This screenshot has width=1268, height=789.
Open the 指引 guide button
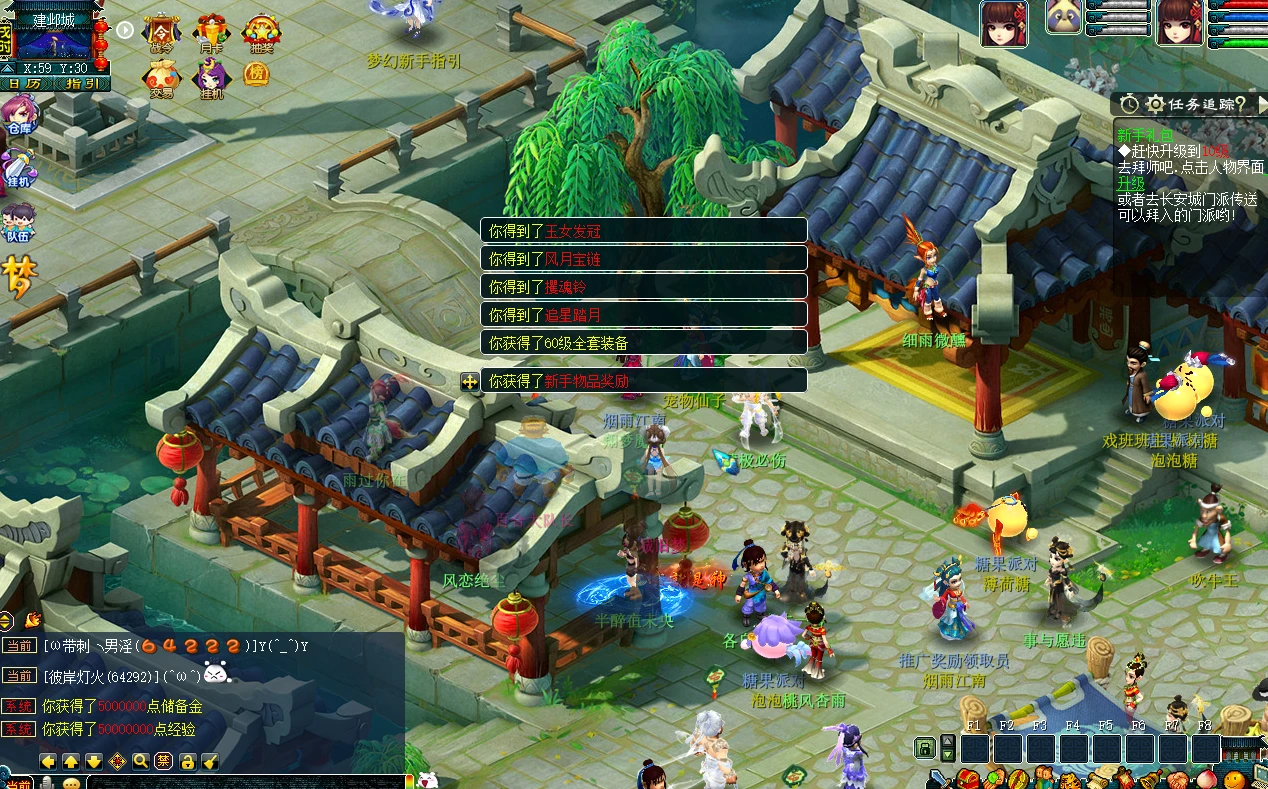(x=82, y=84)
